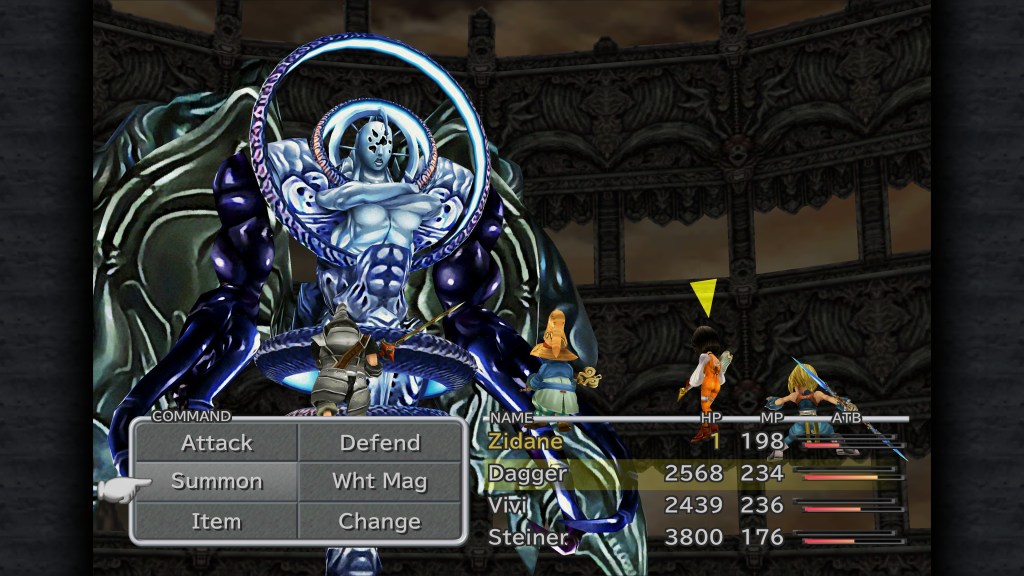Choose the Change command
The height and width of the screenshot is (576, 1024).
(380, 521)
